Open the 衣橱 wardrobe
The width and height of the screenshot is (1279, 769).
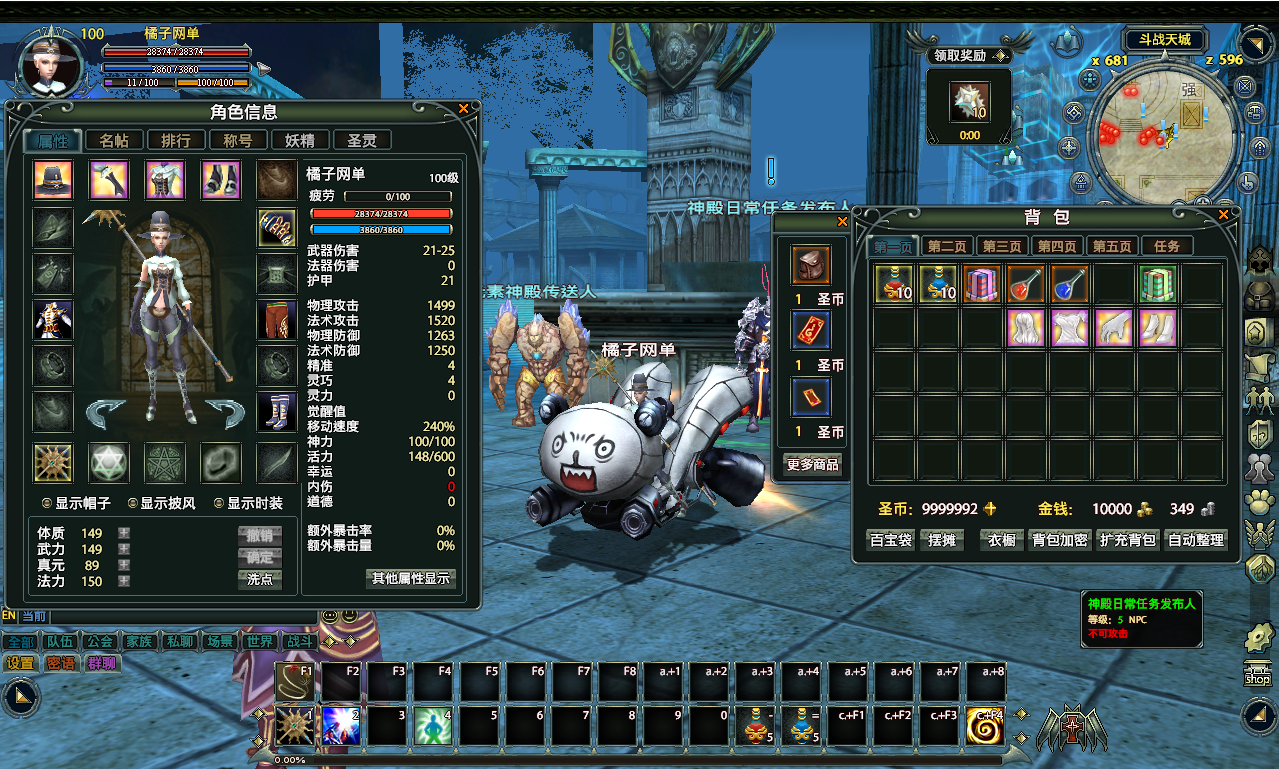[x=1002, y=540]
